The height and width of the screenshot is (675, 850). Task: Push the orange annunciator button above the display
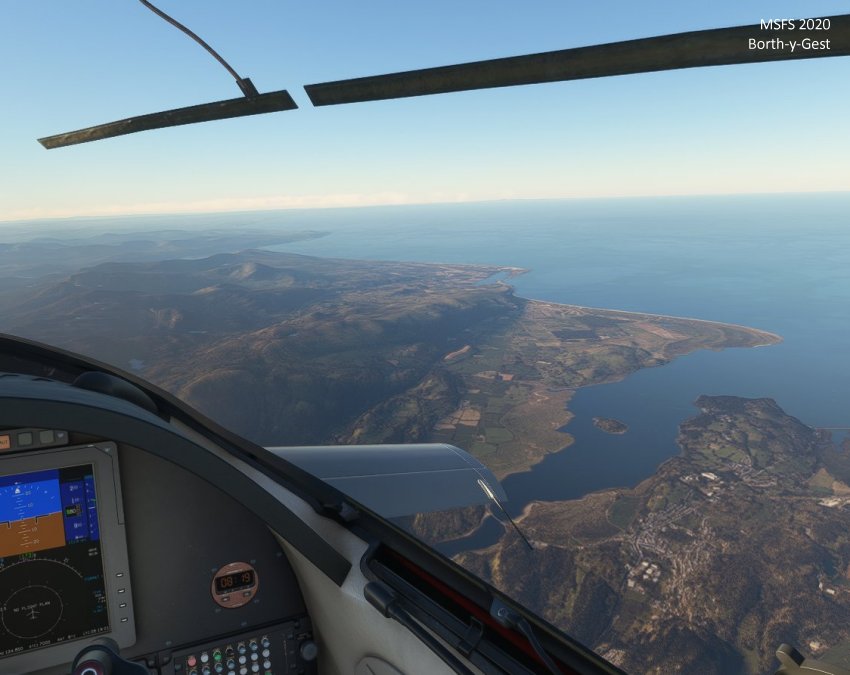tap(3, 441)
